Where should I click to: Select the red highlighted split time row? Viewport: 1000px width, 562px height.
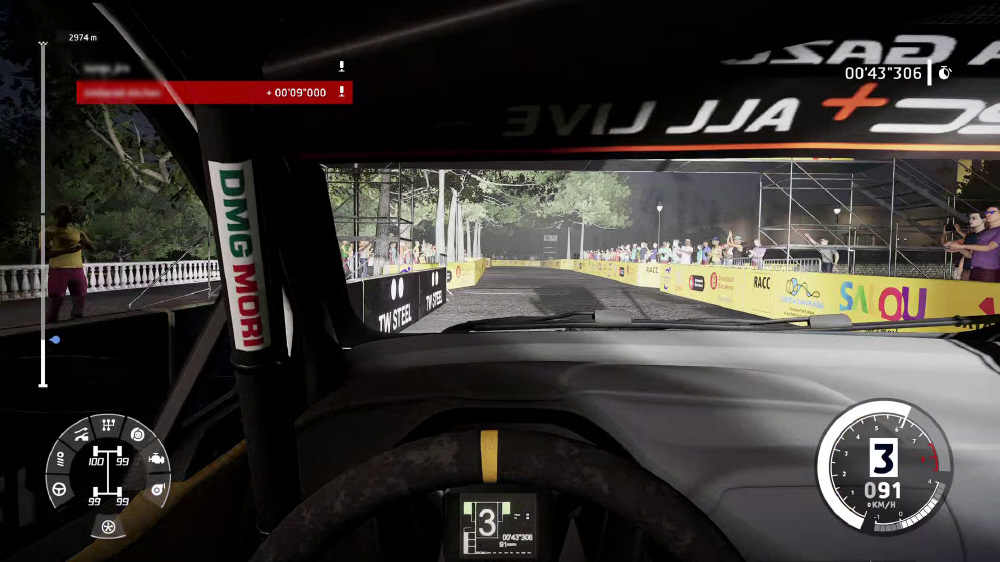214,92
